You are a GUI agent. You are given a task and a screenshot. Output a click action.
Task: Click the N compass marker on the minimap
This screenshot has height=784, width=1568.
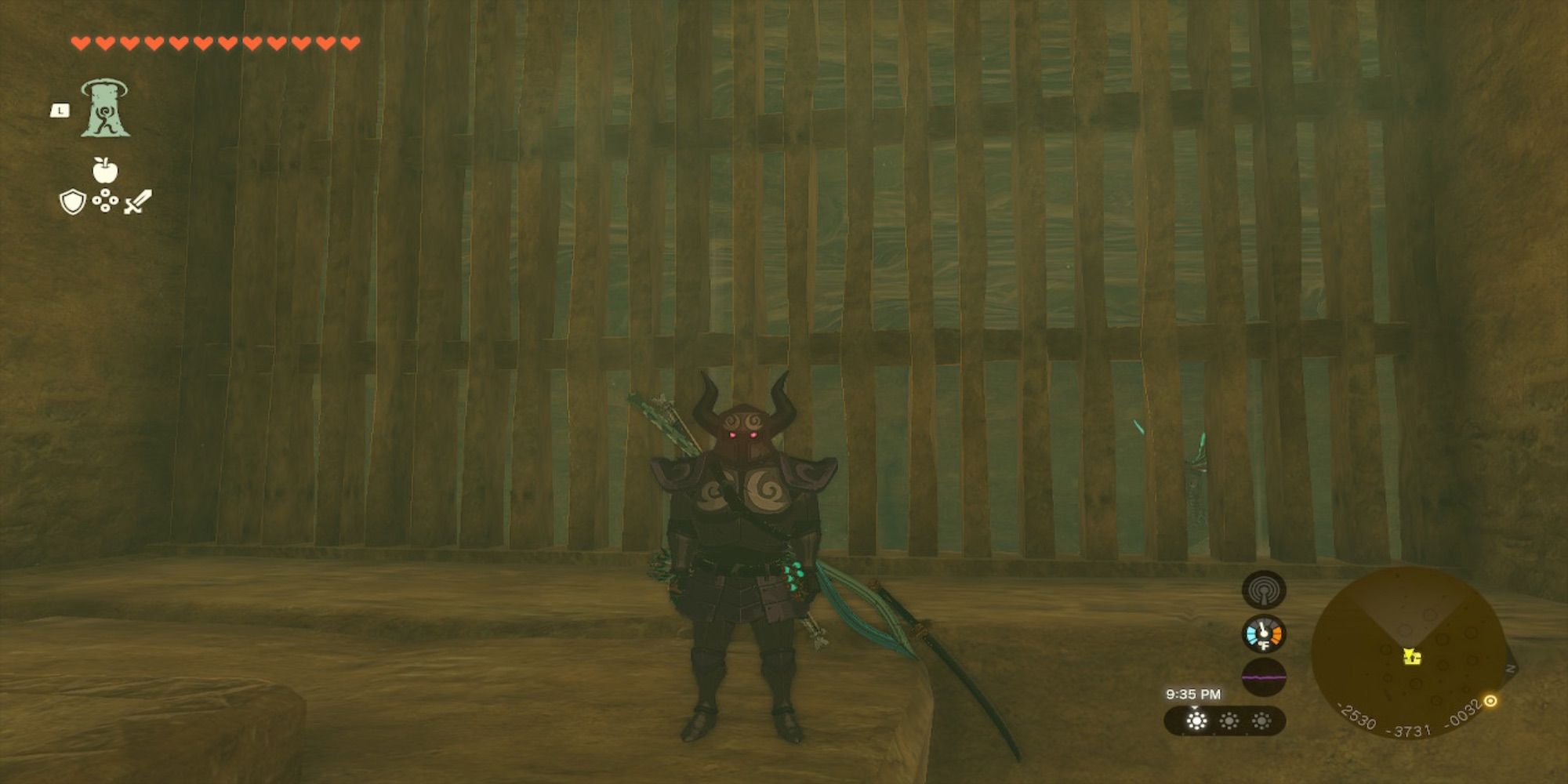[1510, 669]
